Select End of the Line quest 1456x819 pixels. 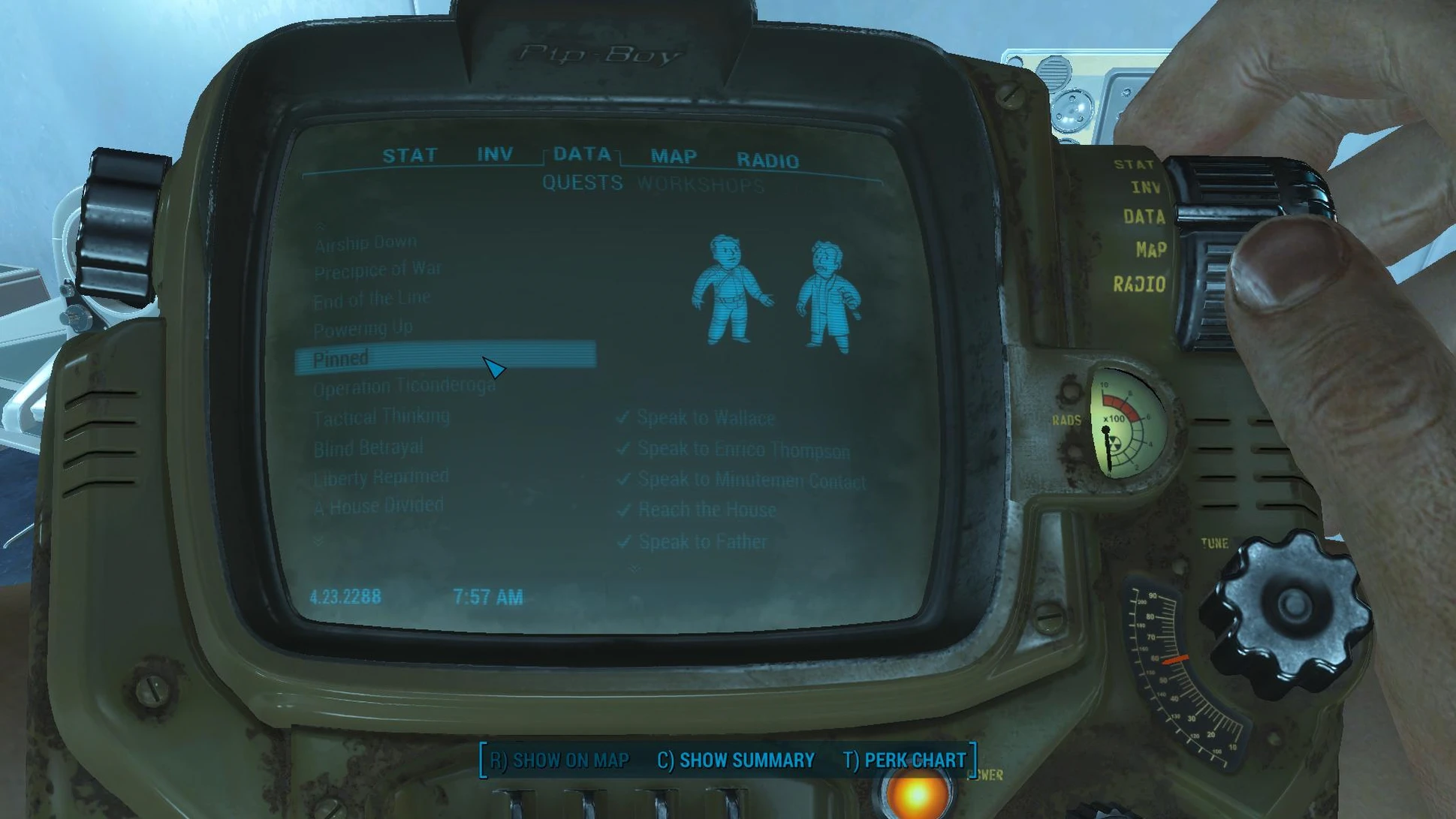click(x=372, y=299)
